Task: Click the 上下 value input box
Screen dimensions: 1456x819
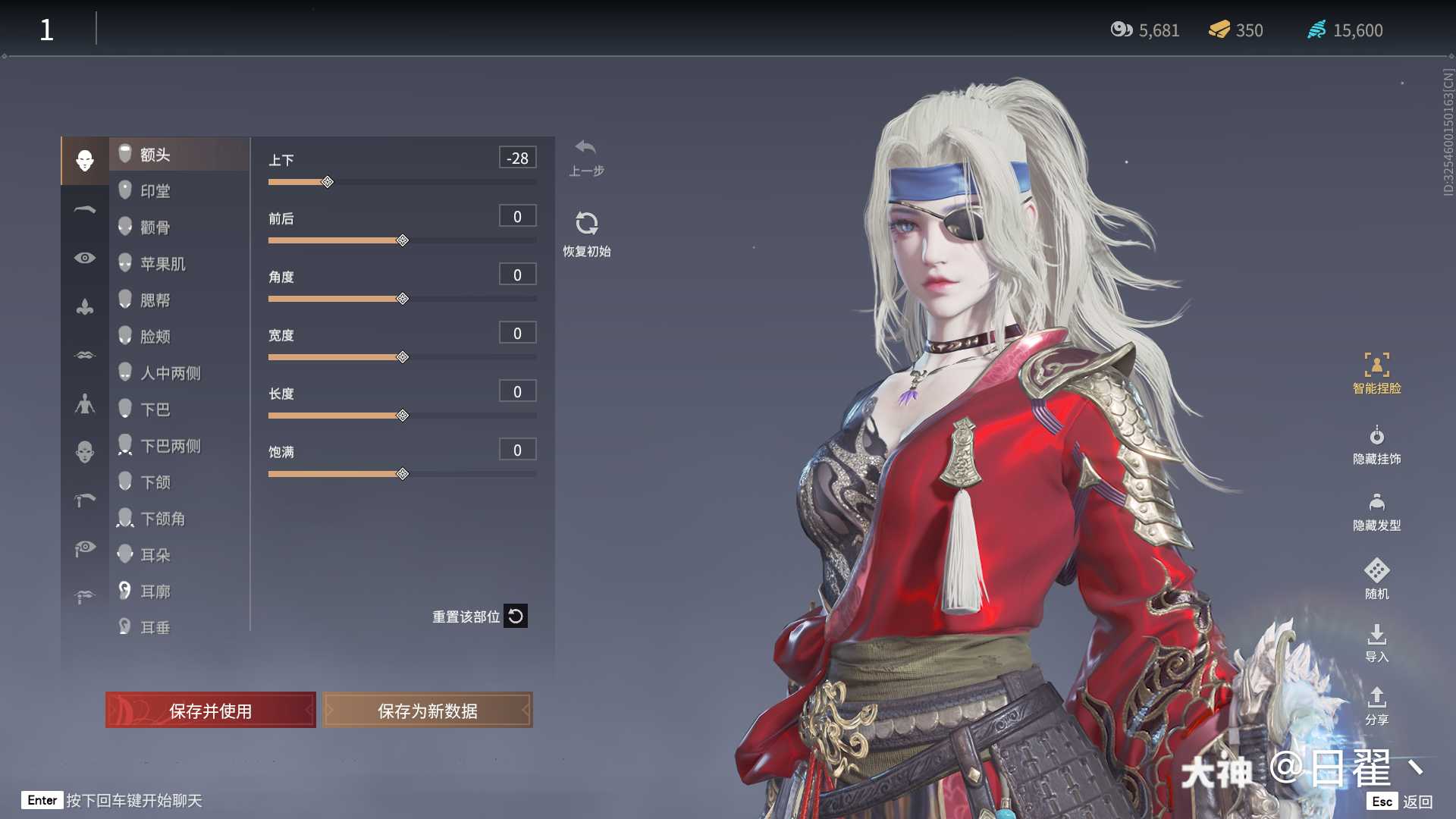Action: pyautogui.click(x=518, y=158)
